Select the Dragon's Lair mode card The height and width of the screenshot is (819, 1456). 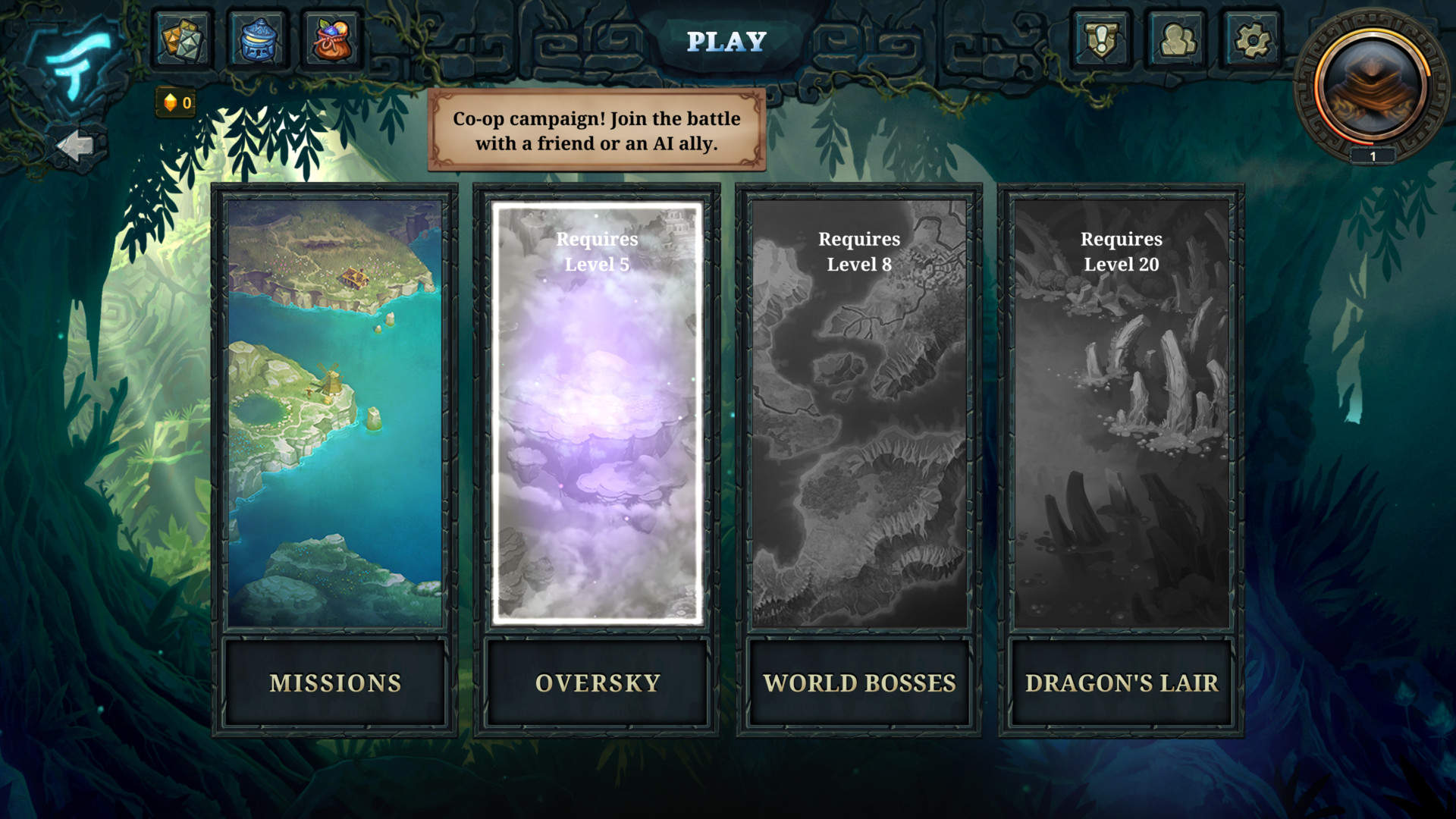tap(1122, 413)
